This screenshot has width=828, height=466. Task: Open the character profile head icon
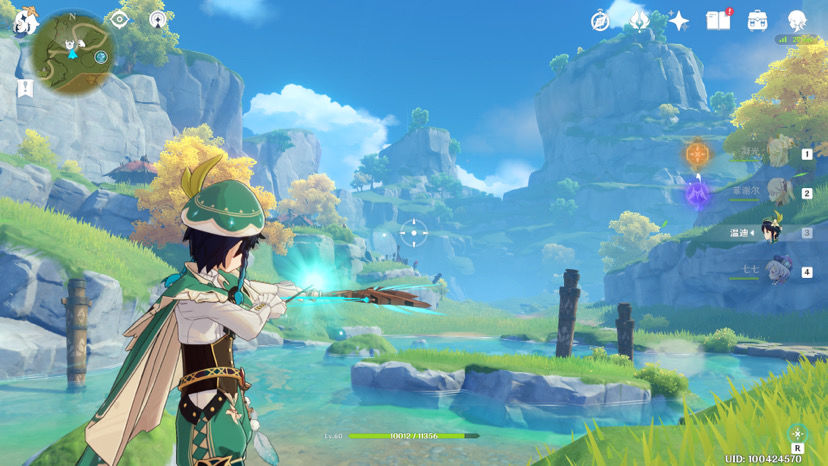tap(797, 20)
